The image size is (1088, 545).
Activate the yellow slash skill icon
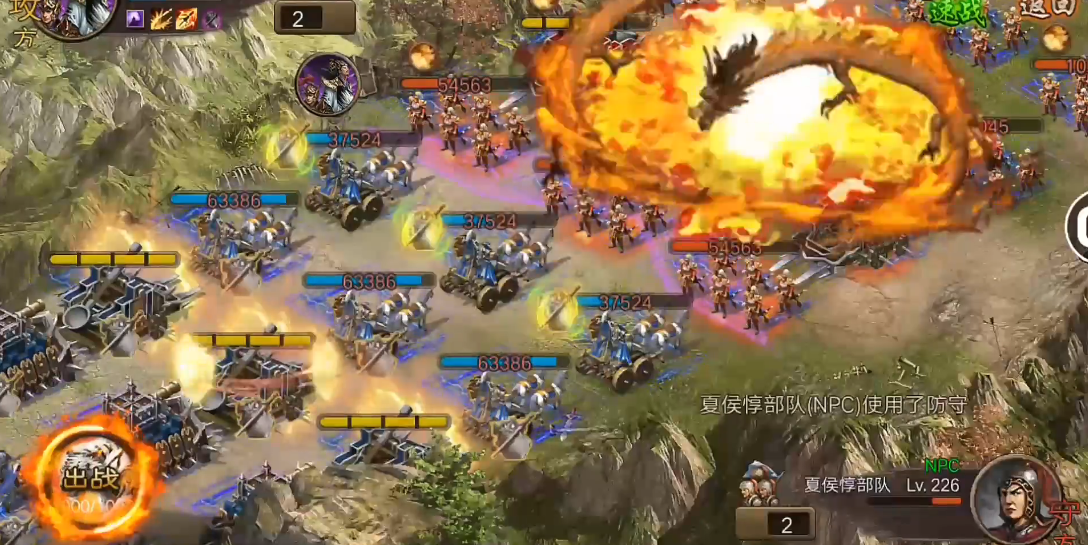pyautogui.click(x=161, y=18)
